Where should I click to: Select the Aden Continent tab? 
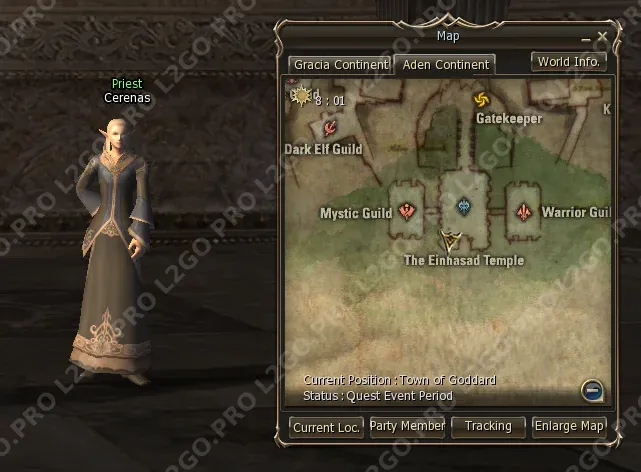[x=445, y=65]
